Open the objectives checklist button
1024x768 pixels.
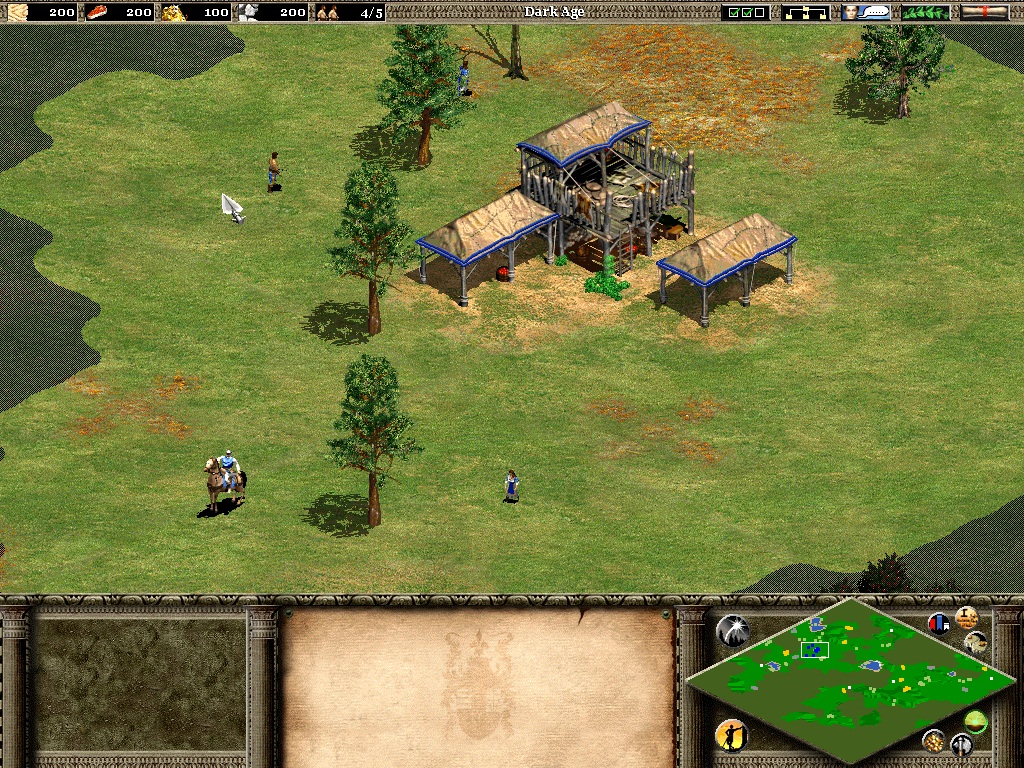(745, 12)
